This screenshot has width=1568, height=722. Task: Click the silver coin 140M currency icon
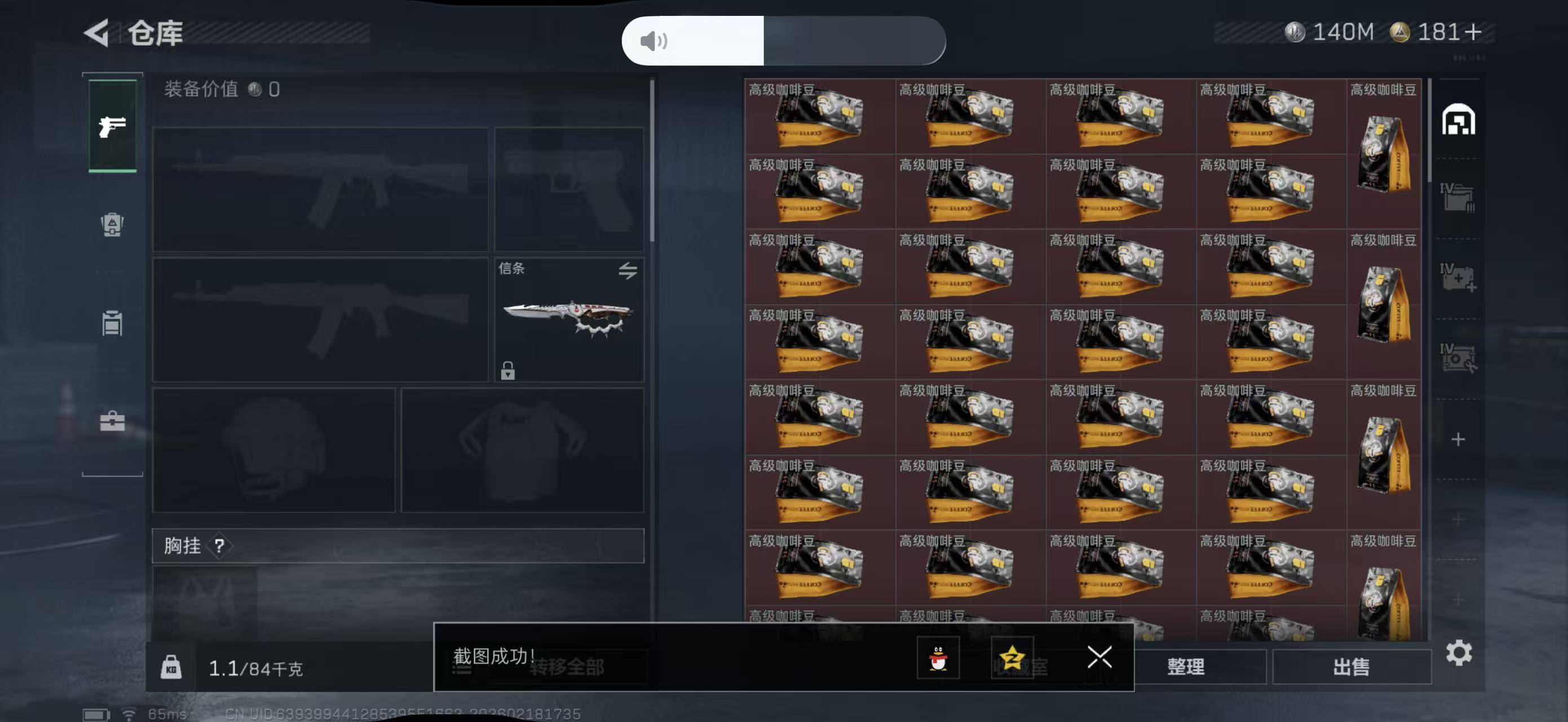tap(1296, 33)
